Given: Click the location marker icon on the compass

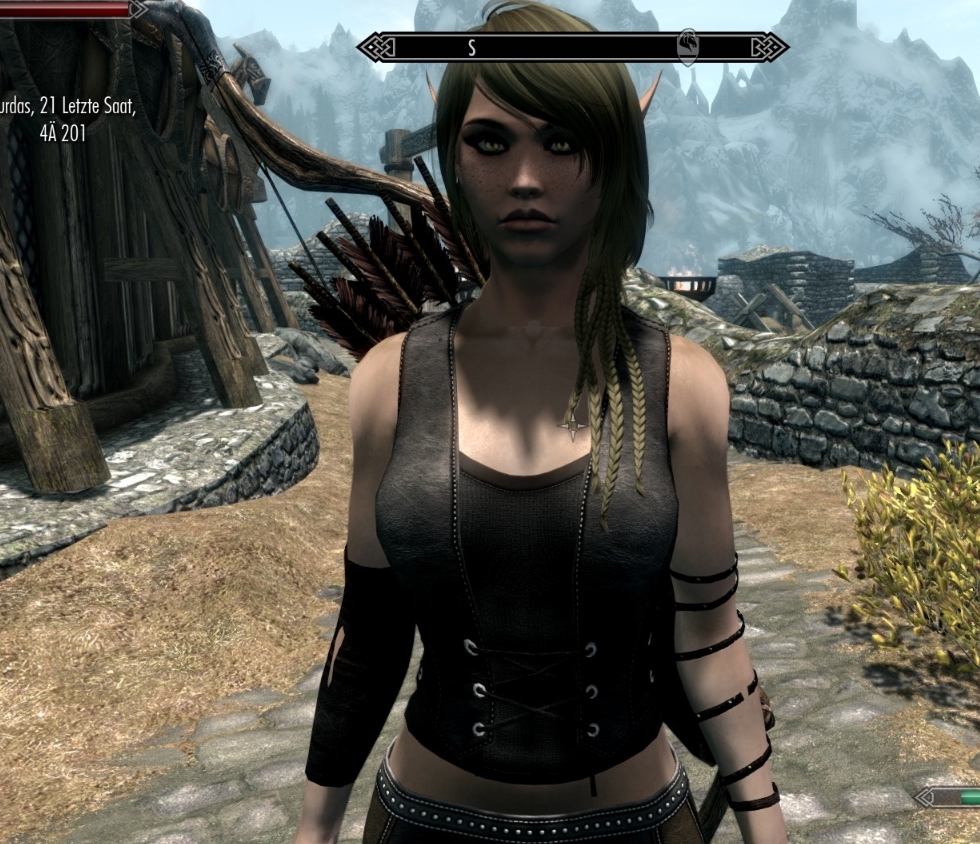Looking at the screenshot, I should (x=689, y=46).
